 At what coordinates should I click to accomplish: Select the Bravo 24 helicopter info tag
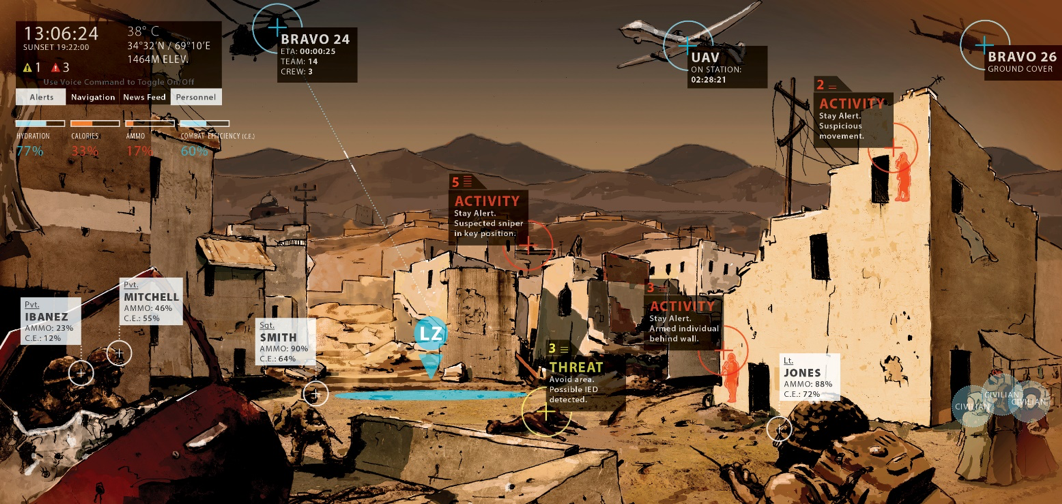pos(316,55)
